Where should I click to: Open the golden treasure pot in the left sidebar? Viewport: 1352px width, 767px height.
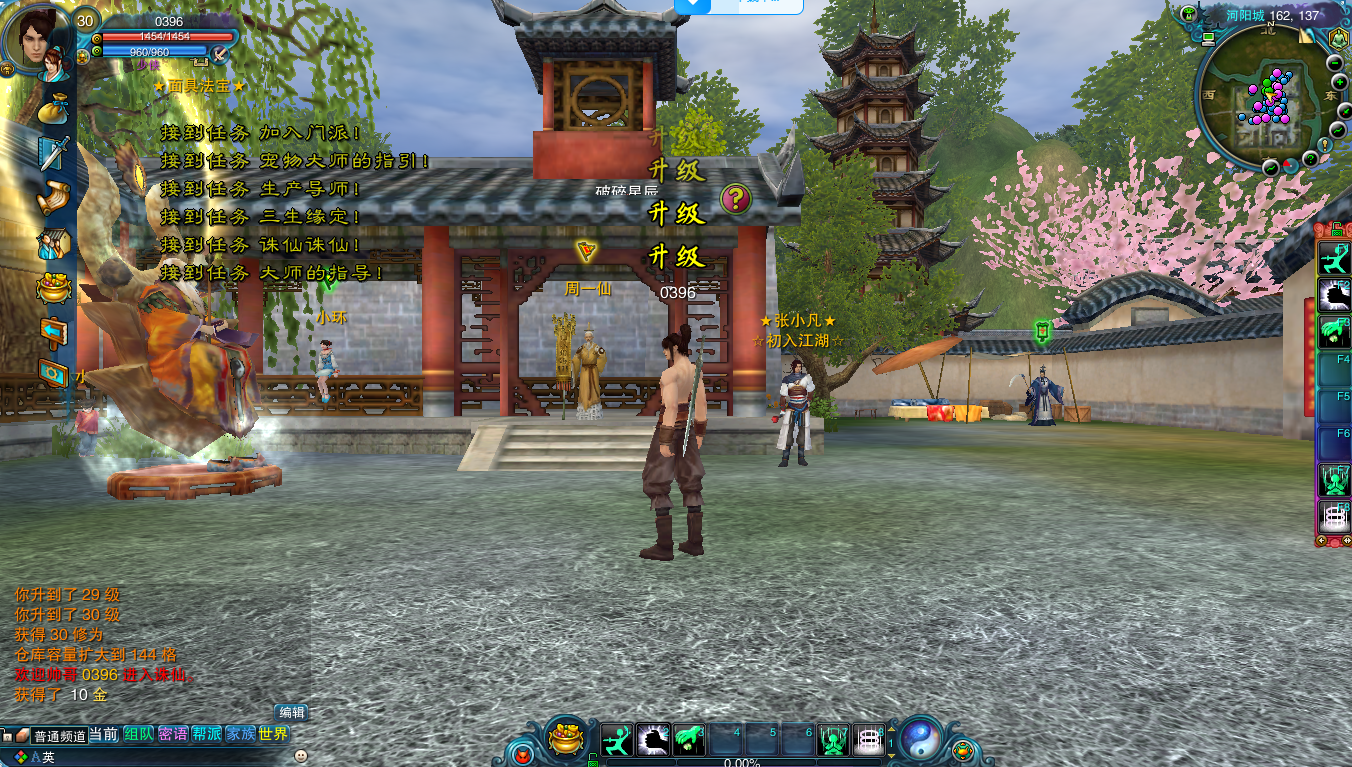(53, 287)
